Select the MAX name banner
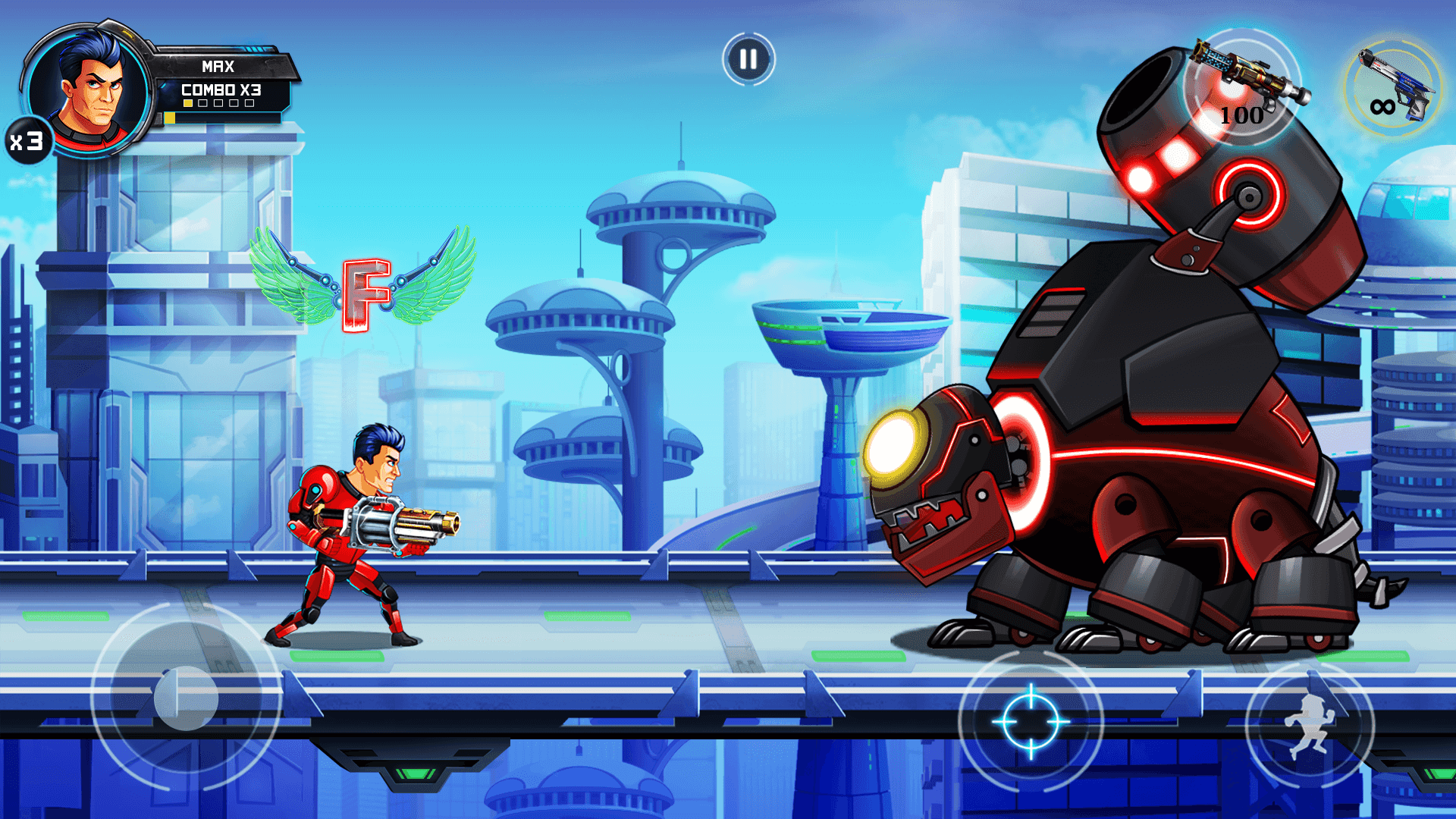Viewport: 1456px width, 819px height. (218, 67)
